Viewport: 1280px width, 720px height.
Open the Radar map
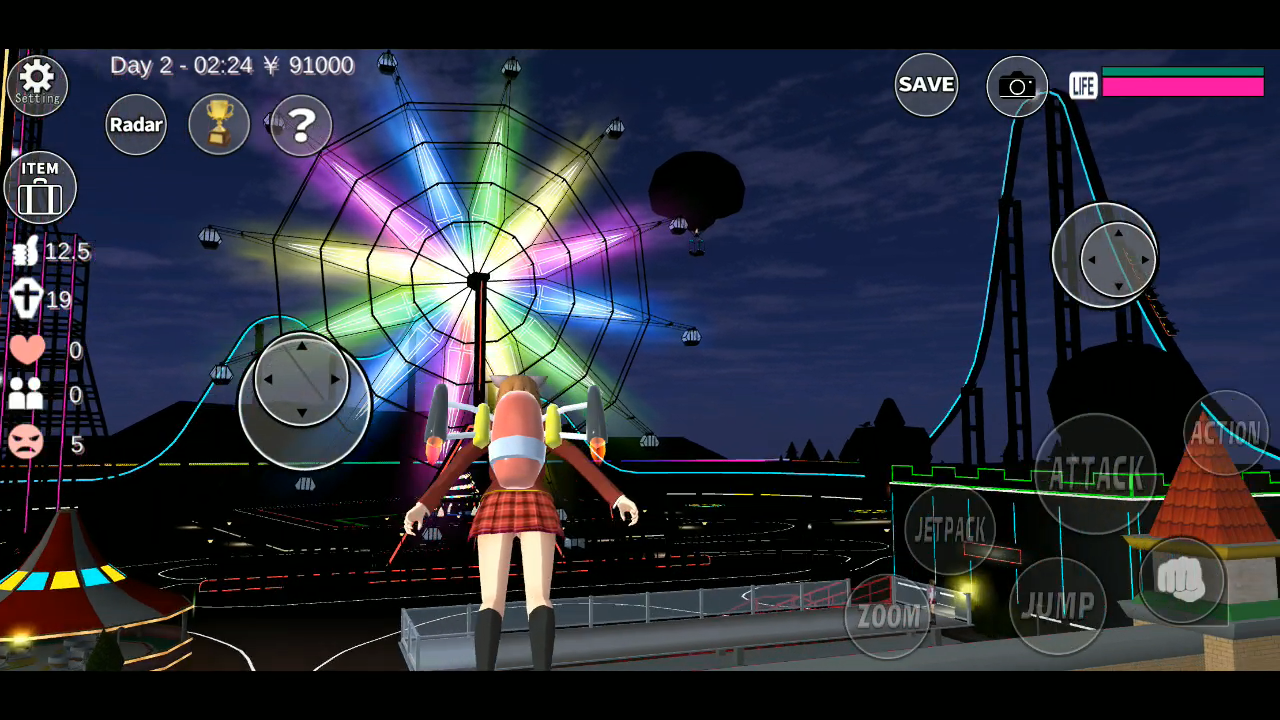pyautogui.click(x=135, y=124)
